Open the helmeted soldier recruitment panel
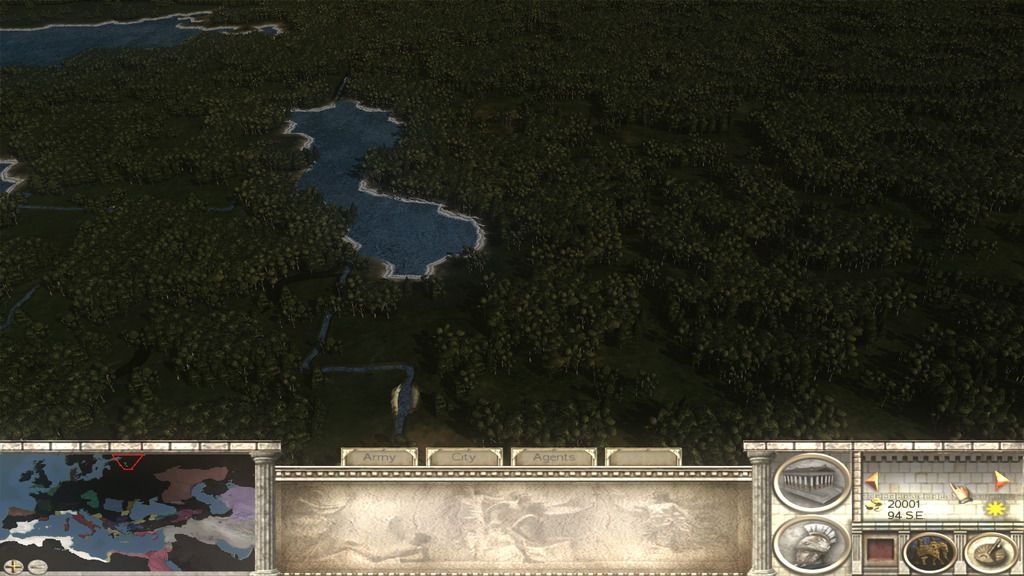 click(x=811, y=543)
